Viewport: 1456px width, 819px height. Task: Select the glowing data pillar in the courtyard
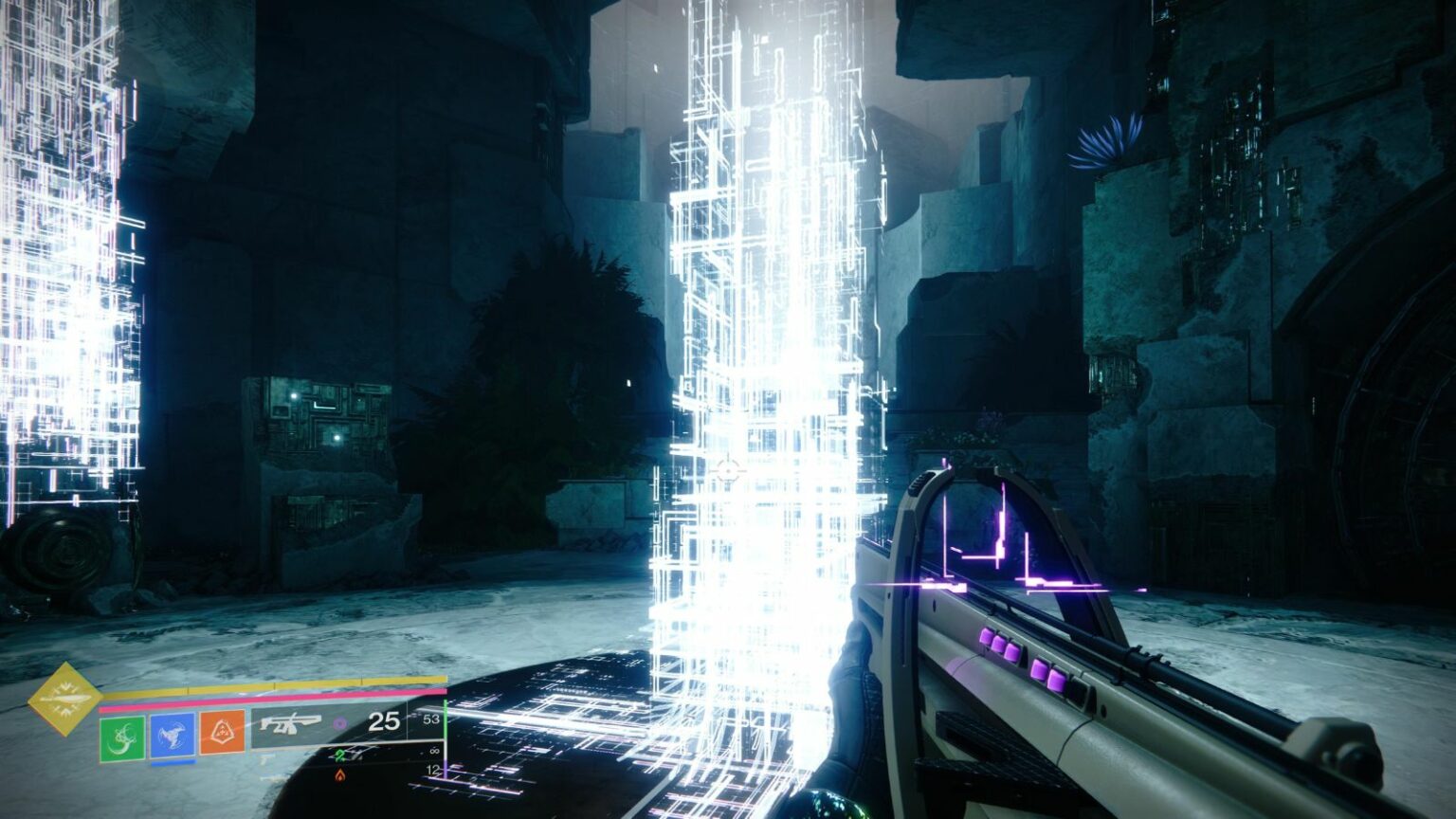coord(758,332)
